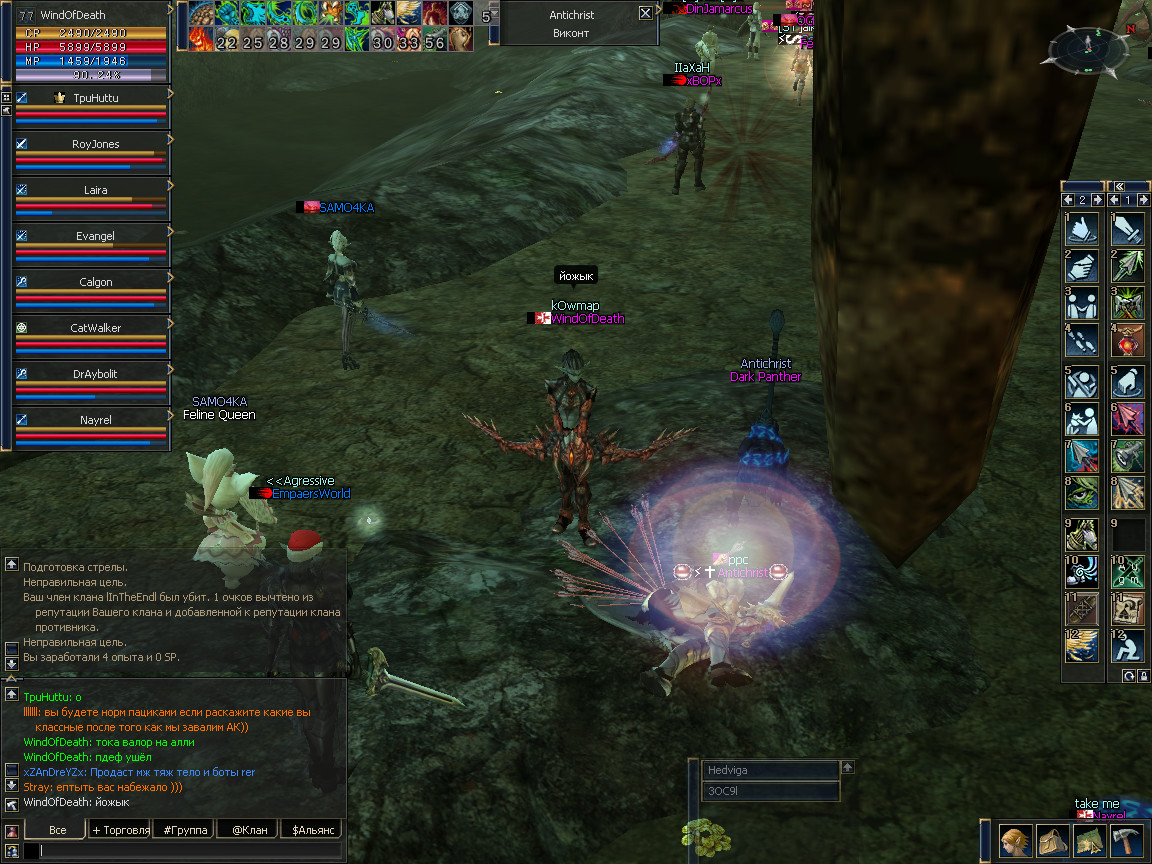Target DrAybolit in the party list
The height and width of the screenshot is (864, 1152).
point(96,374)
